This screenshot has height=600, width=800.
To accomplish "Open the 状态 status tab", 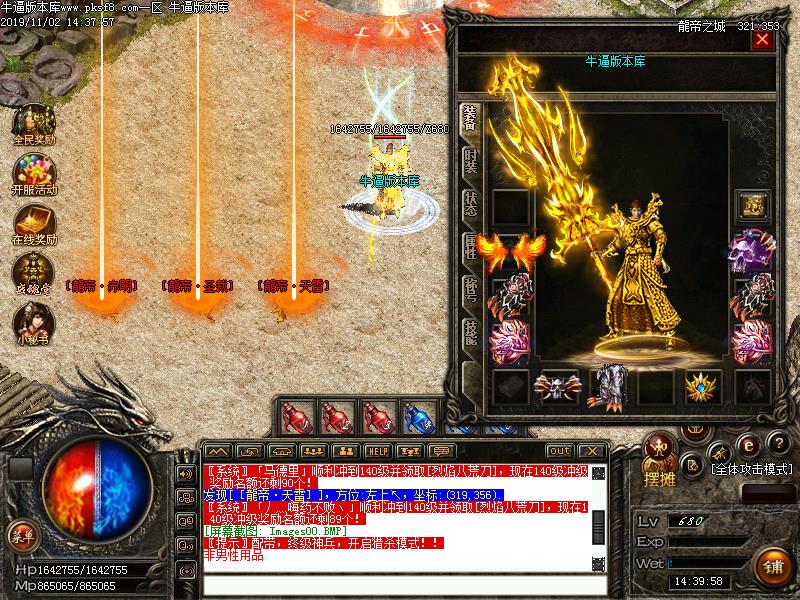I will pos(470,204).
